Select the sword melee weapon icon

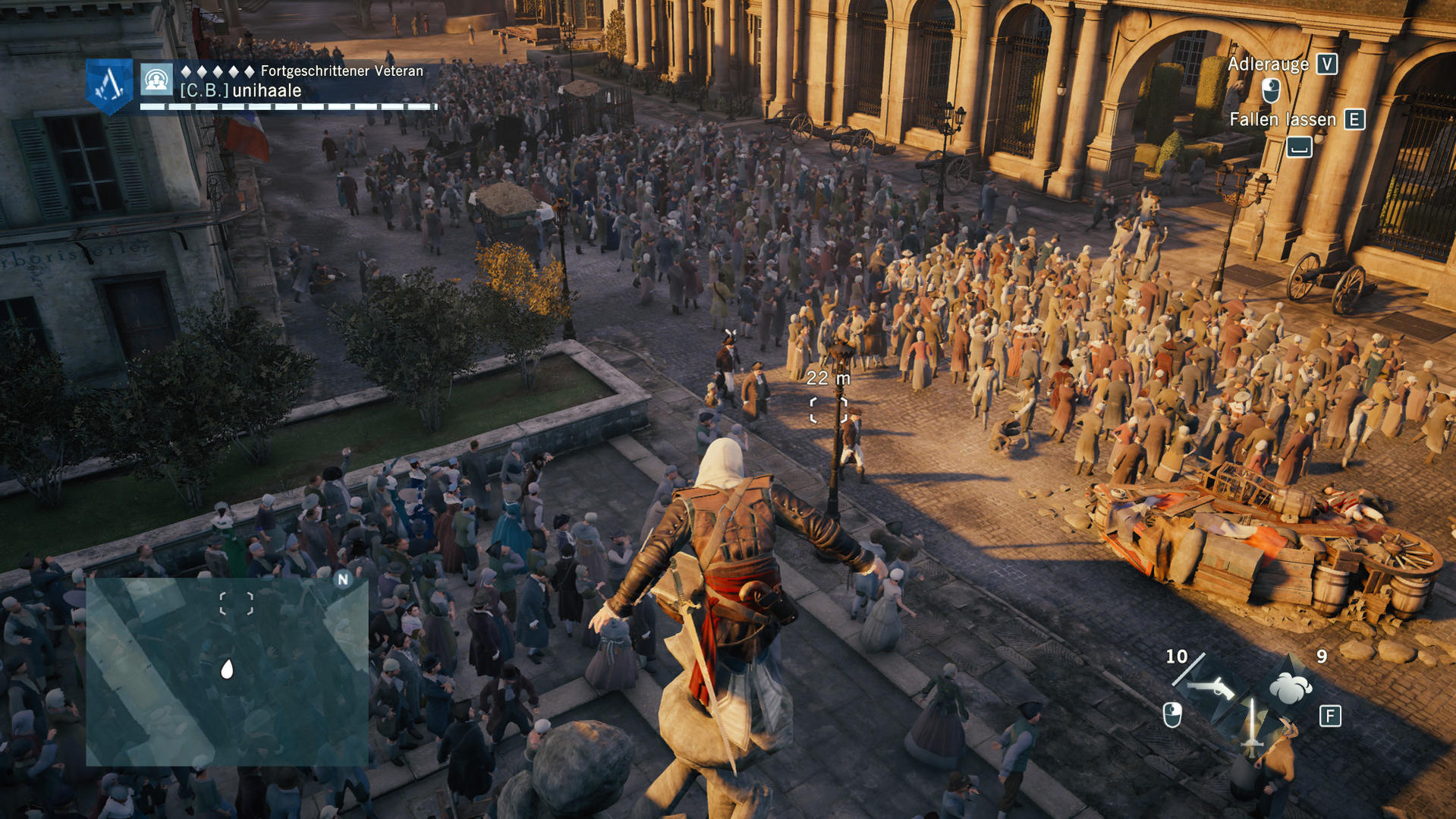click(x=1252, y=725)
